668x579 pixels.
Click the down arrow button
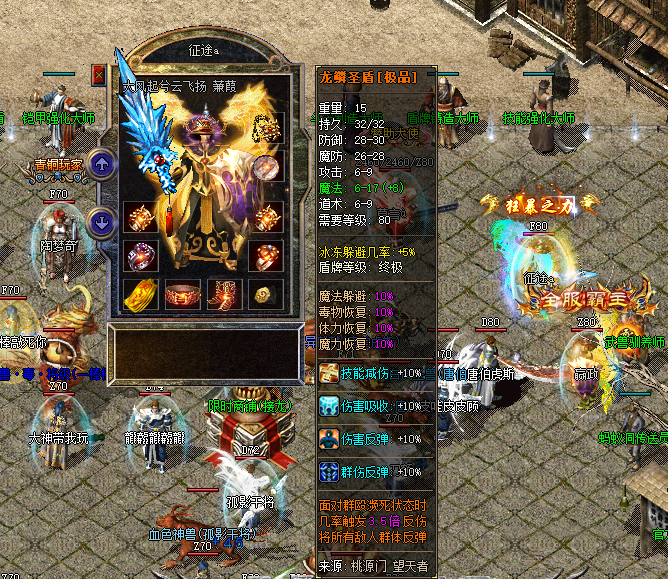[102, 221]
